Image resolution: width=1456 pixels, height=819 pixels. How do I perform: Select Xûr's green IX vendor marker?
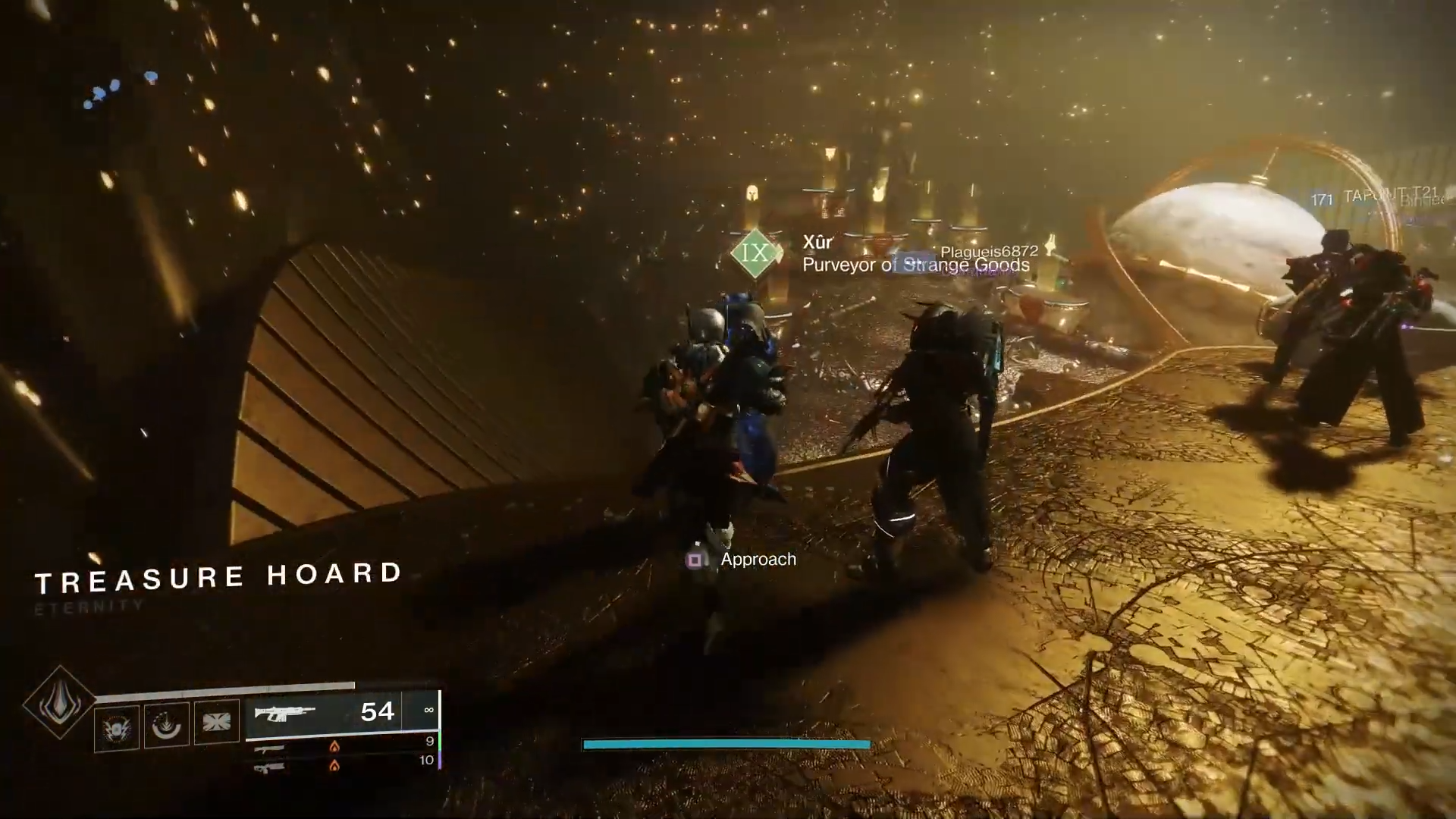[755, 253]
